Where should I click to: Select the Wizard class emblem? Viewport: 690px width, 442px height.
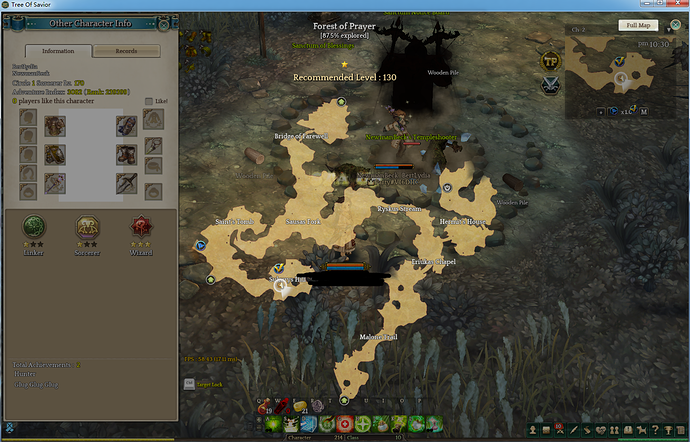[x=141, y=225]
